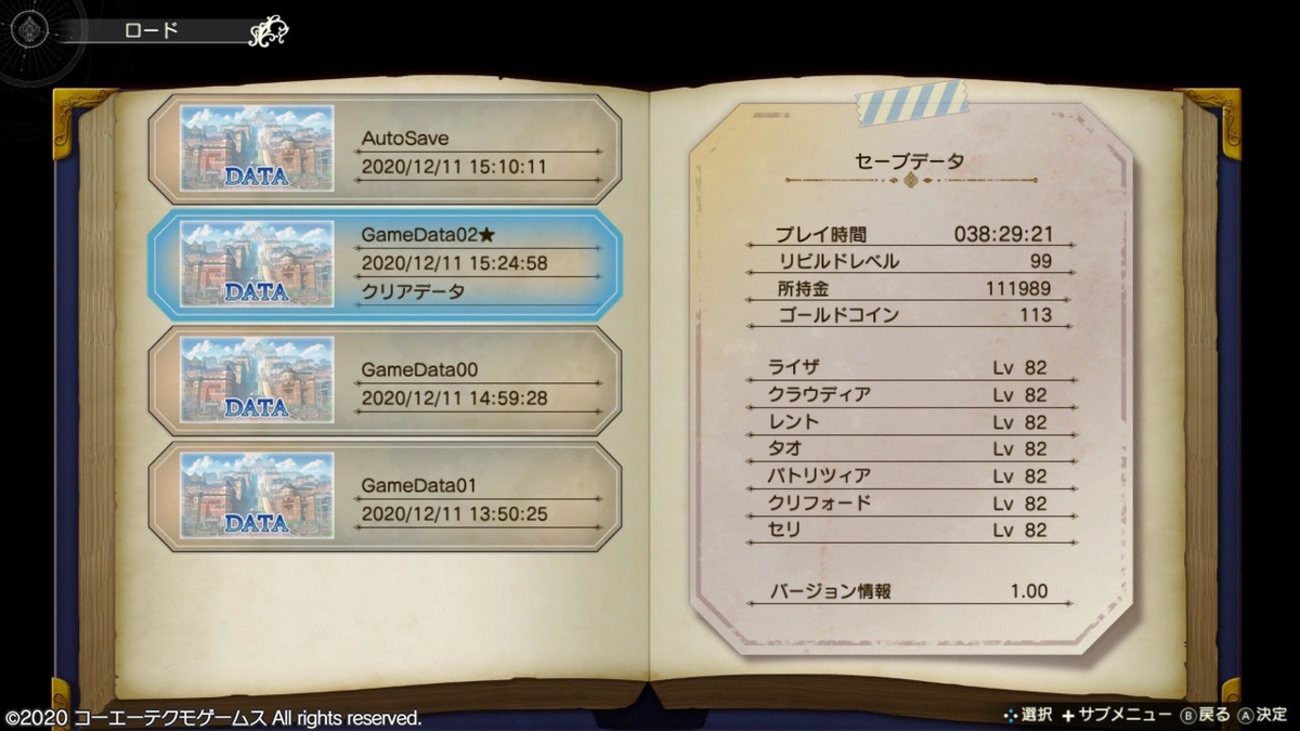Click the クリアデータ label on the selected save
This screenshot has width=1300, height=731.
(x=411, y=288)
